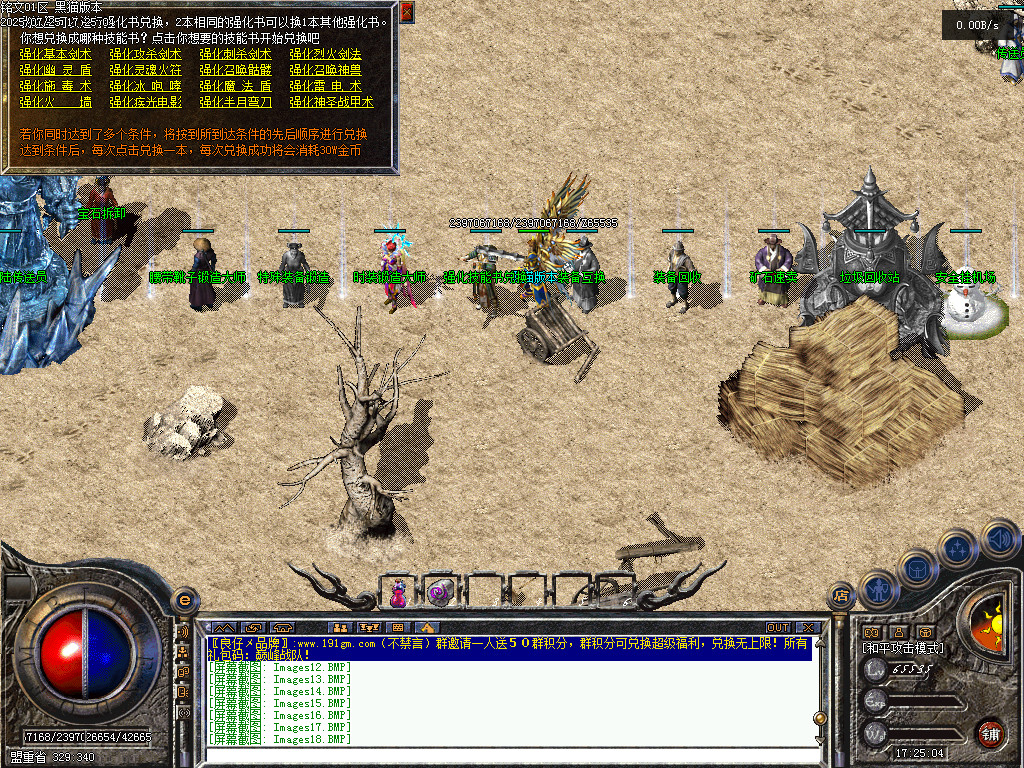Close the skill book exchange dialog
The image size is (1024, 768).
coord(406,12)
